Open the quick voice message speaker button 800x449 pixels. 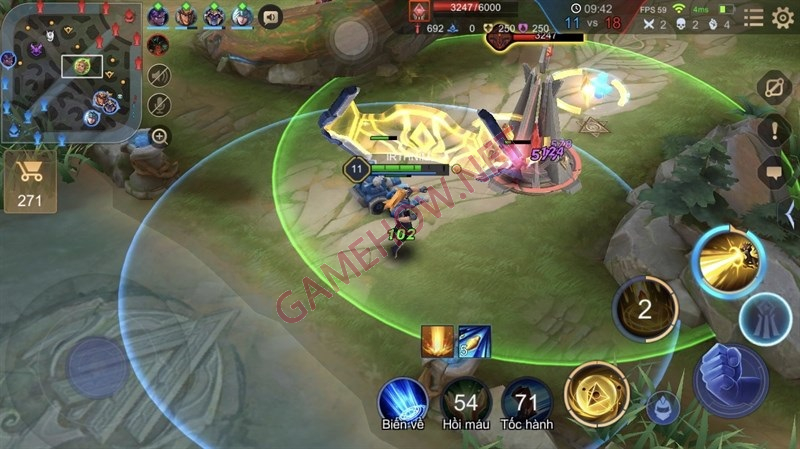(x=269, y=17)
